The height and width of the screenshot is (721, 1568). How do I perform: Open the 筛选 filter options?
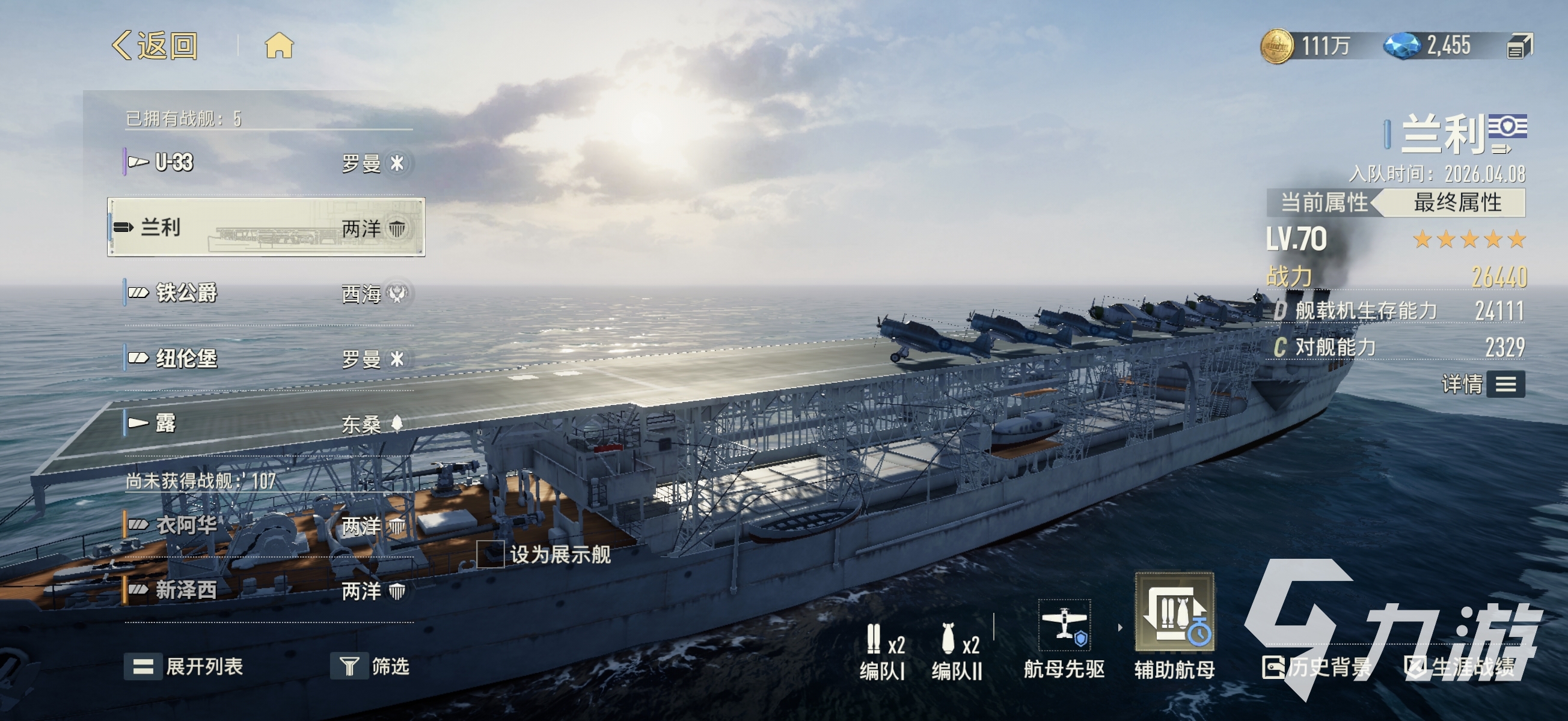click(370, 667)
